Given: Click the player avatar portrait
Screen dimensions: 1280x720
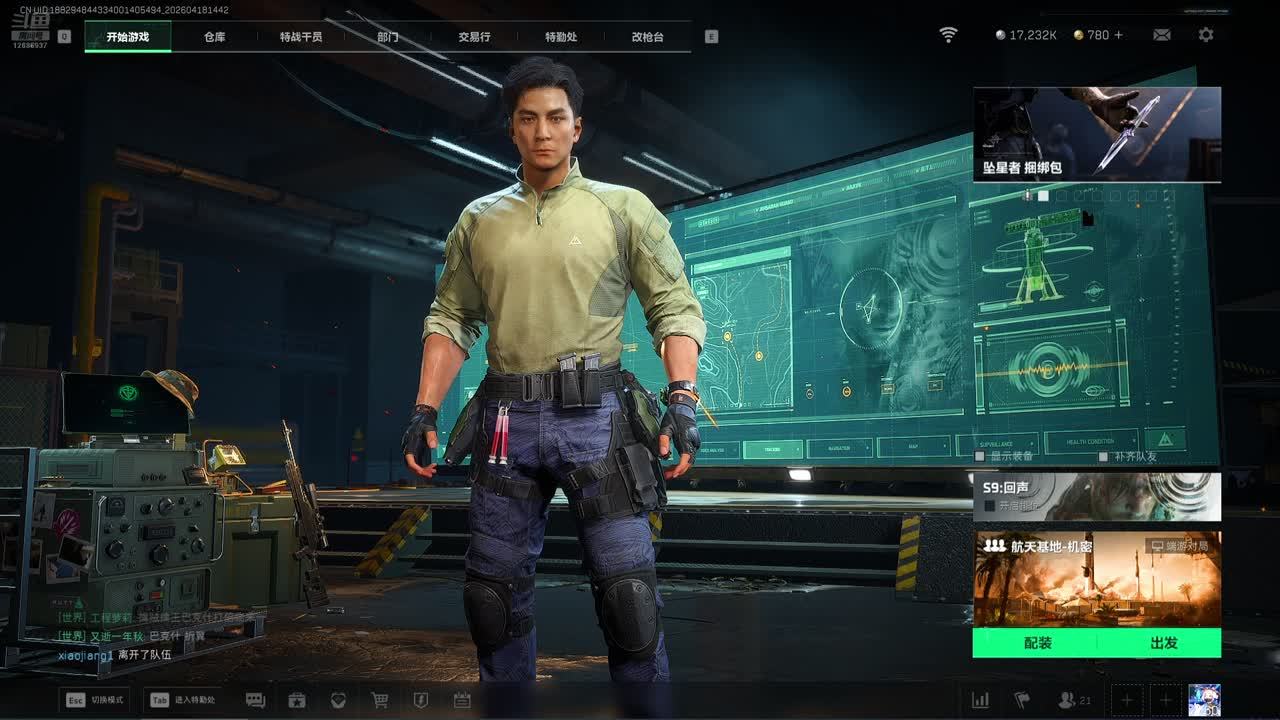Looking at the screenshot, I should click(1204, 700).
